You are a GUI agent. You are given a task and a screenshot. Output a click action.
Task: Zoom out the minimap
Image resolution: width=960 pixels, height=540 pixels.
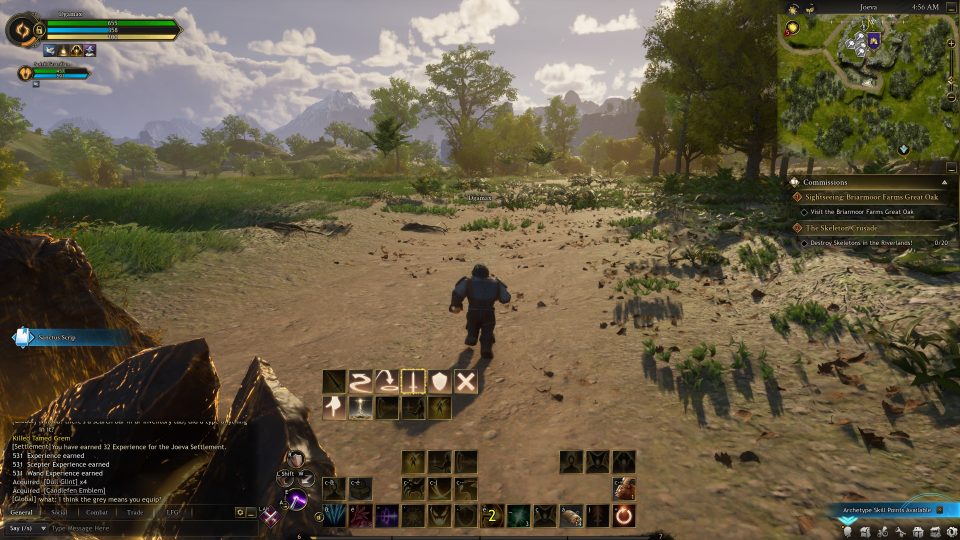point(951,98)
